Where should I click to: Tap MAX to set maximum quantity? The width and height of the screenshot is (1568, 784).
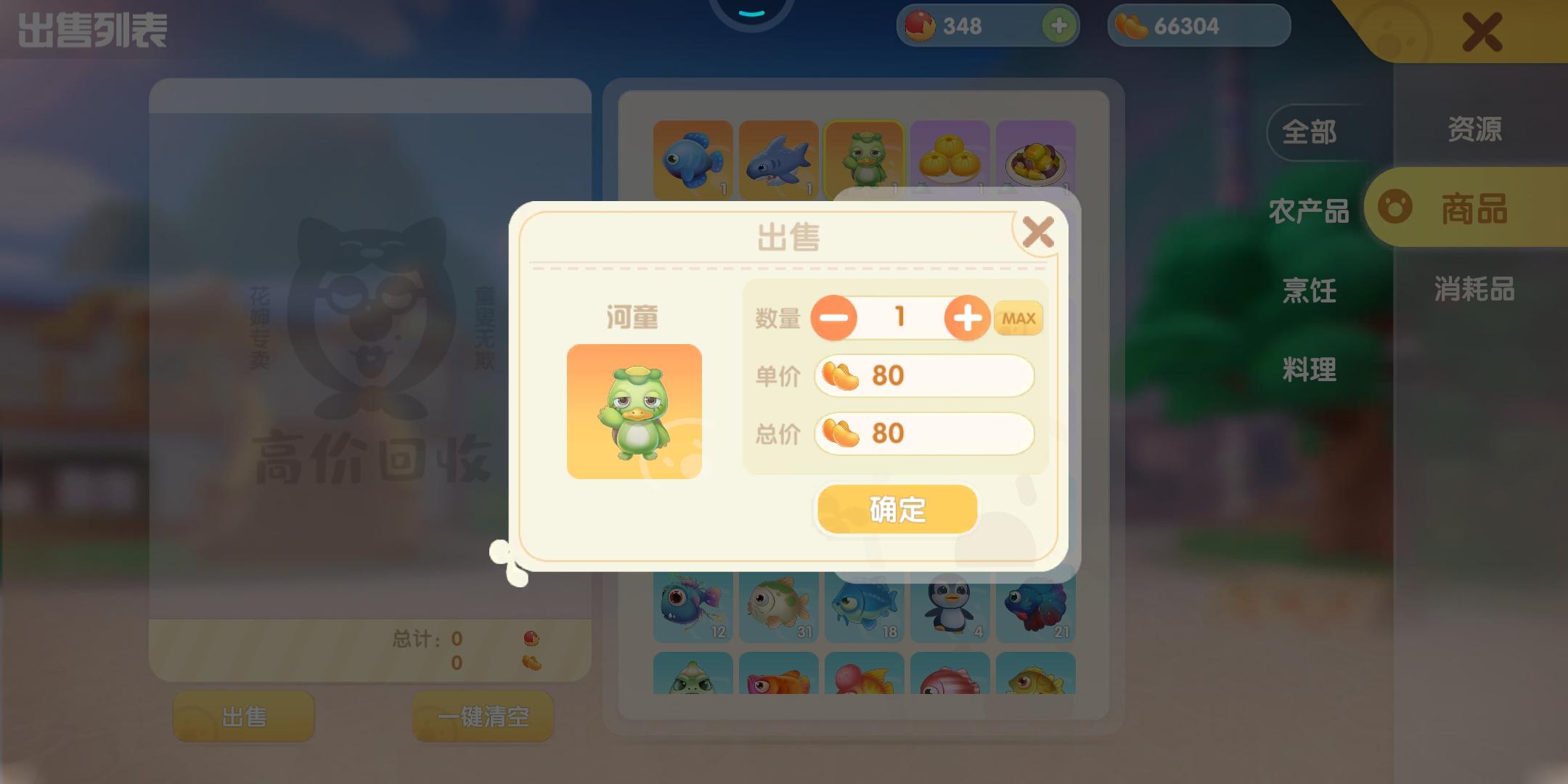(x=1018, y=318)
